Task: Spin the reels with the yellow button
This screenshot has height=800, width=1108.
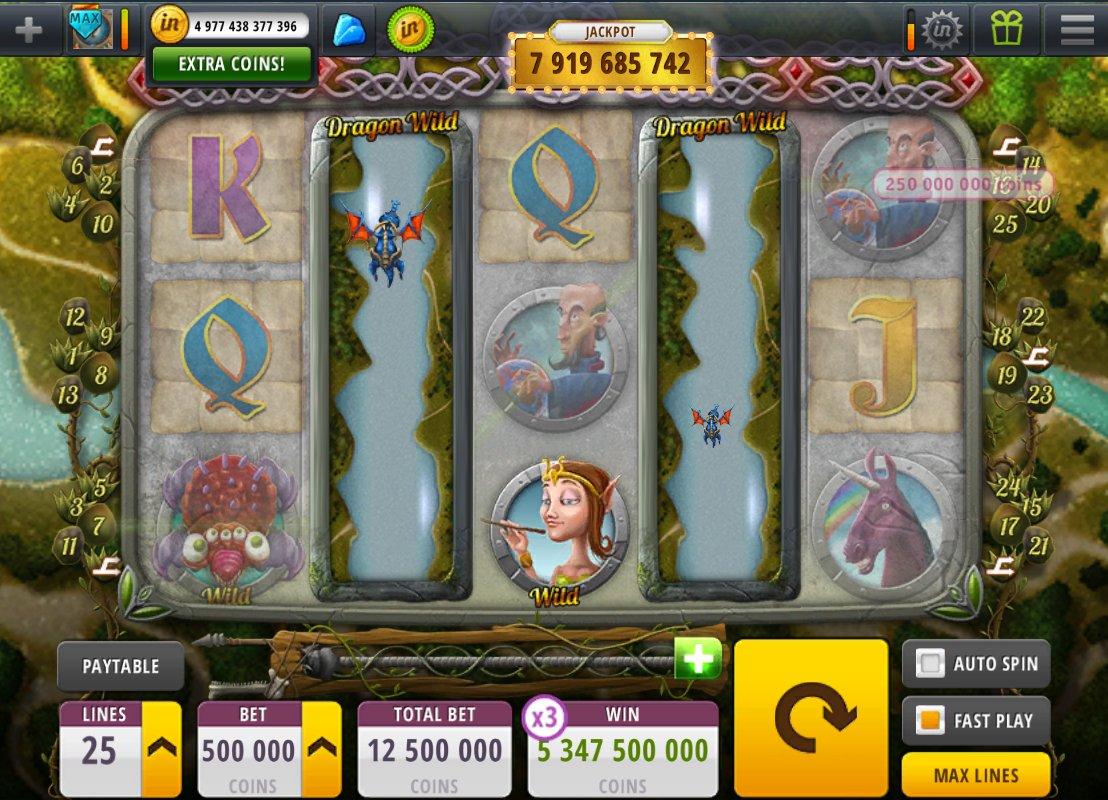Action: (x=810, y=716)
